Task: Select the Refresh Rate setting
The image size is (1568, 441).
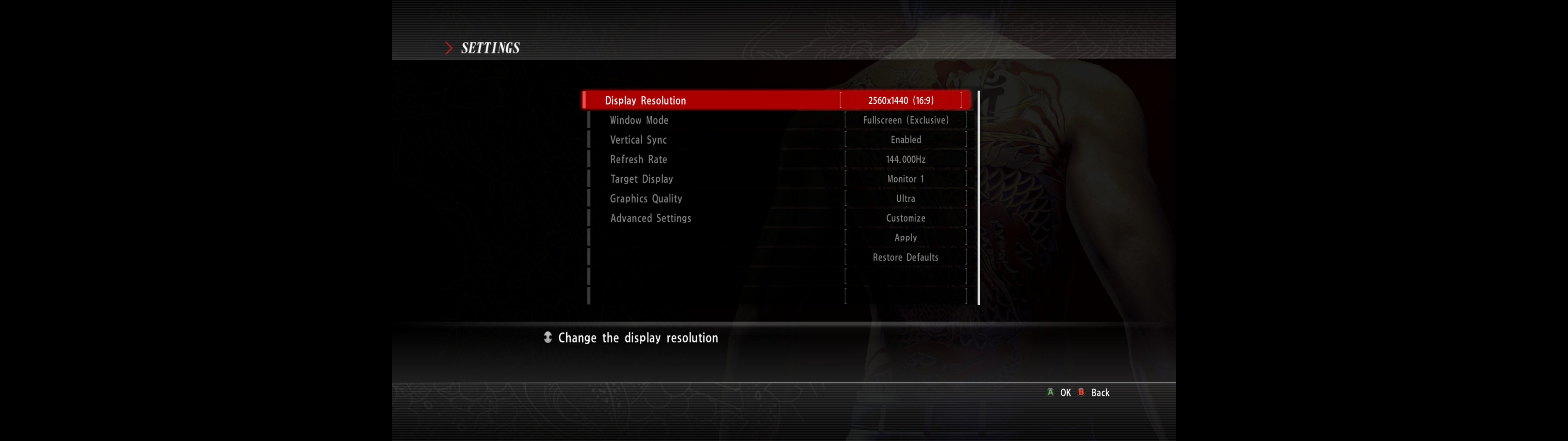Action: (x=638, y=159)
